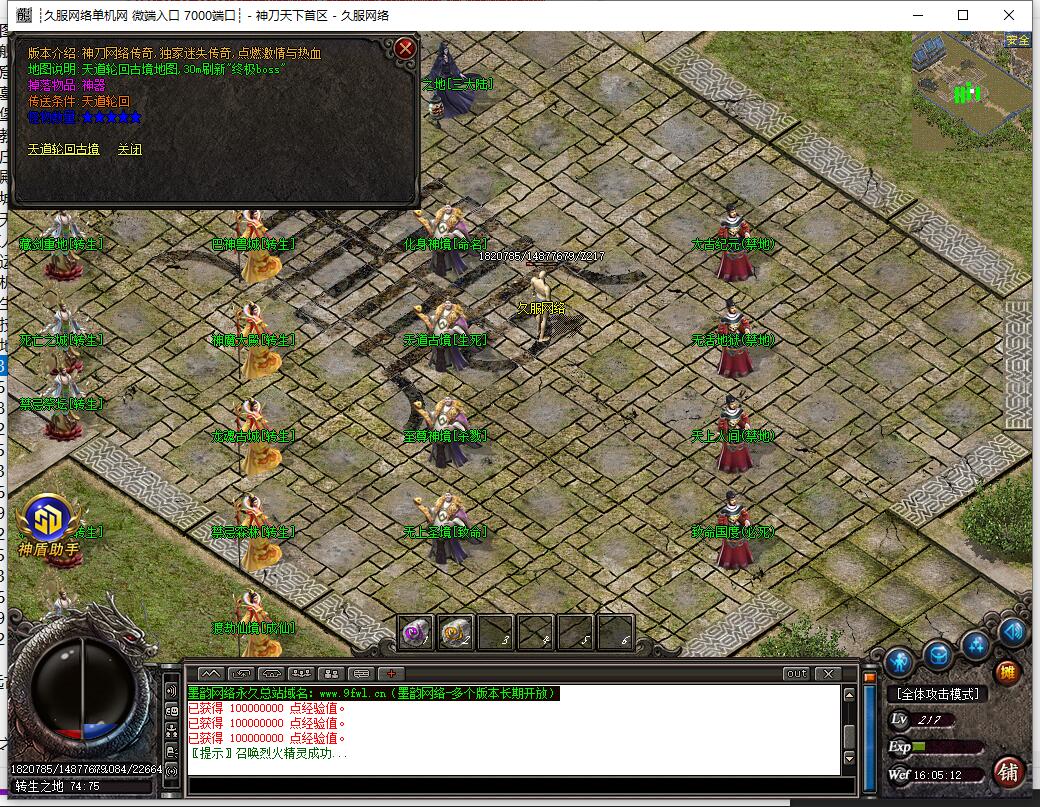Click the chat window OUT button
This screenshot has width=1040, height=807.
pyautogui.click(x=796, y=673)
